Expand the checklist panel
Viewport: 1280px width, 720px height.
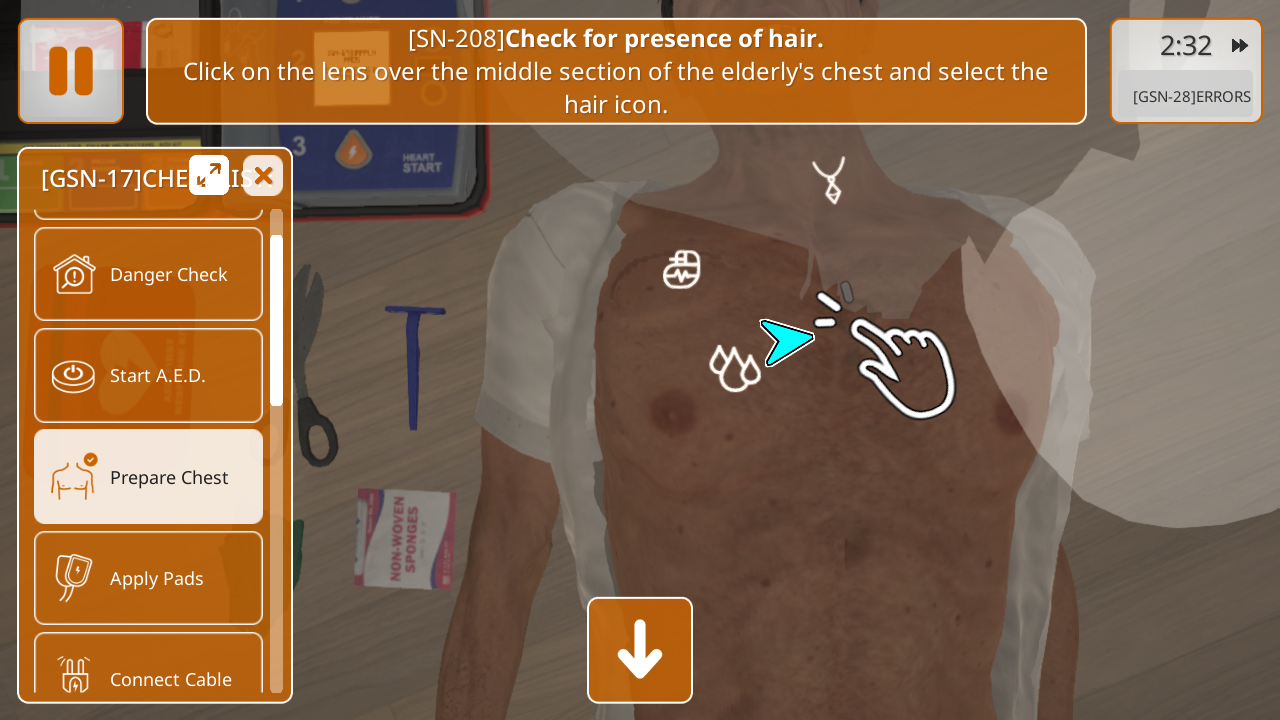pos(209,175)
